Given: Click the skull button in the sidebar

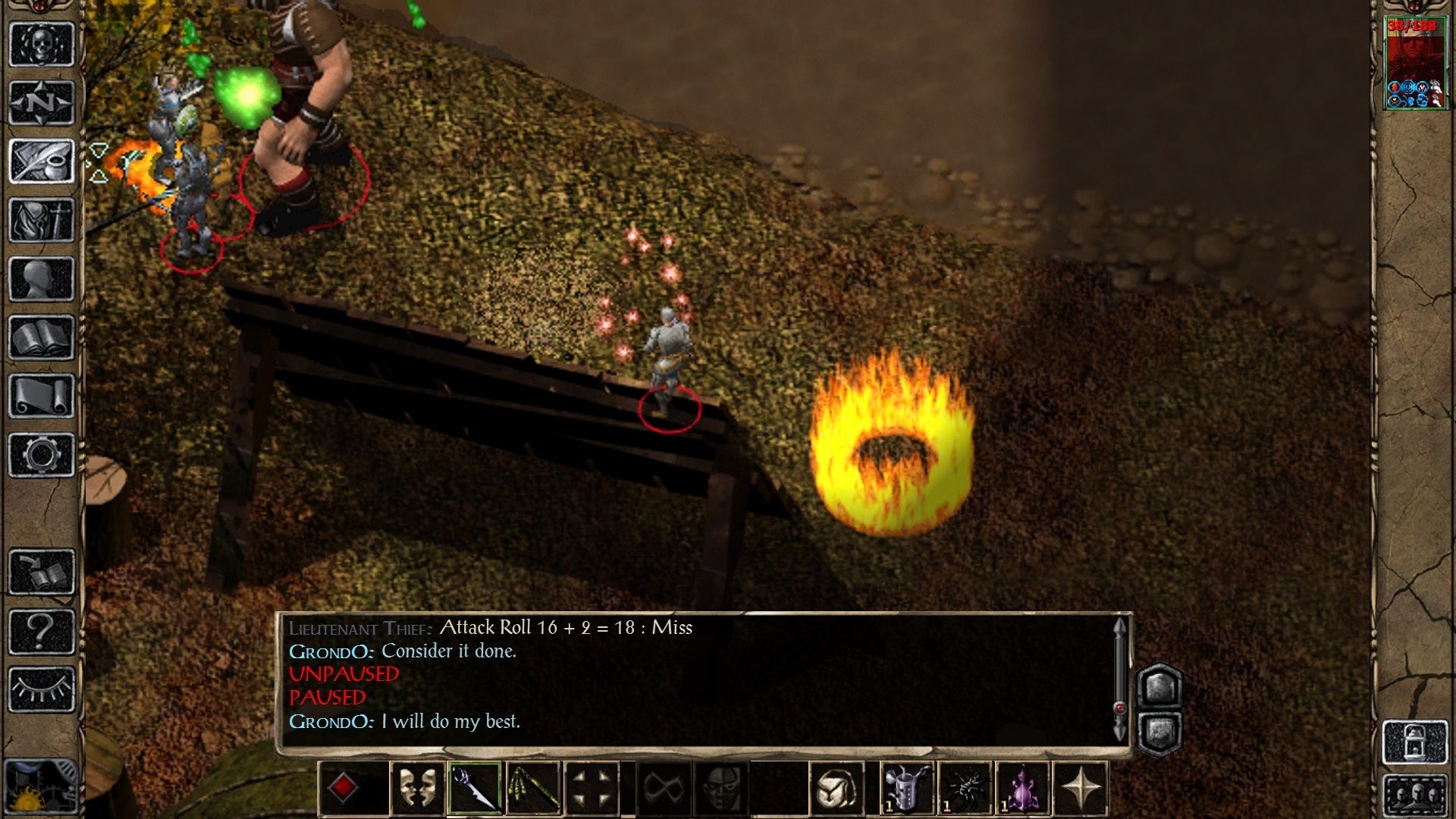Looking at the screenshot, I should pos(42,44).
